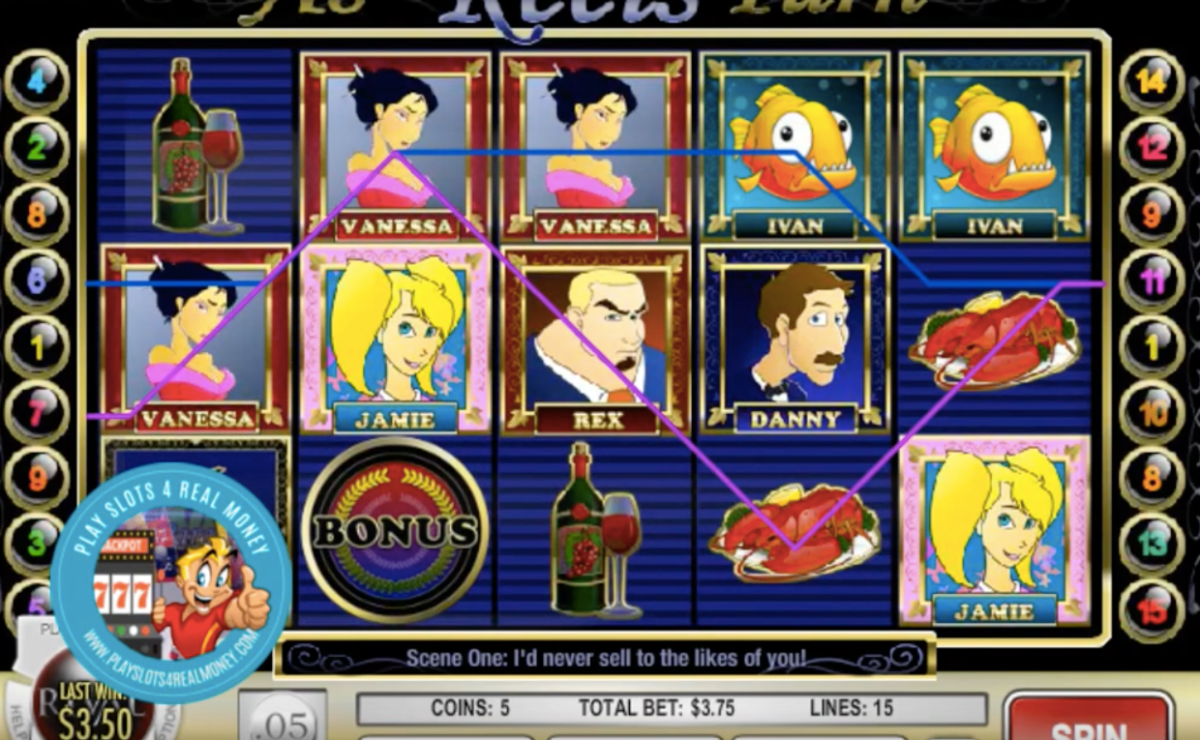The image size is (1200, 740).
Task: Choose the green payline 2 marker
Action: [x=37, y=148]
